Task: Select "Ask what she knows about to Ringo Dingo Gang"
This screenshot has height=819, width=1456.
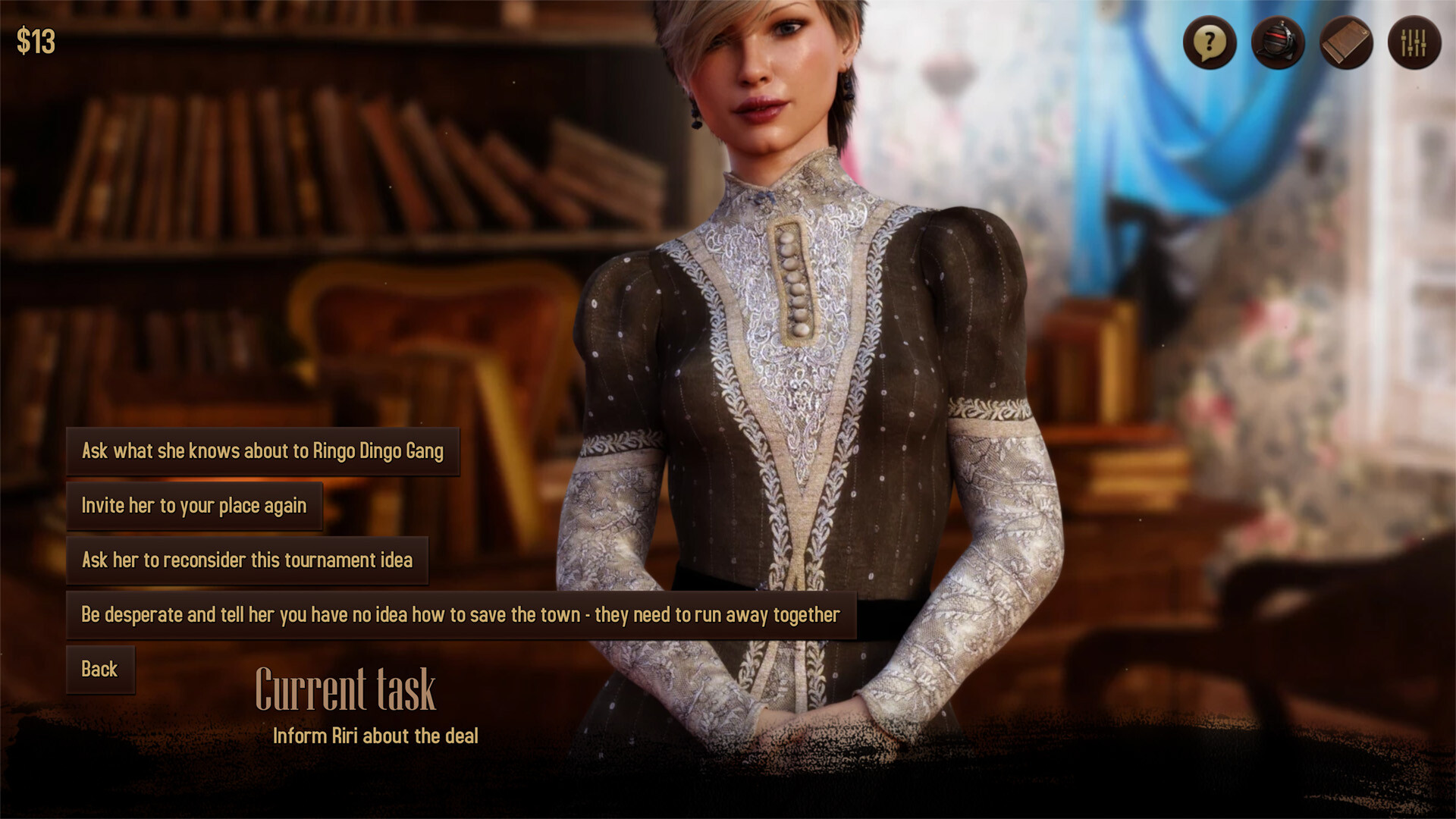Action: coord(264,450)
